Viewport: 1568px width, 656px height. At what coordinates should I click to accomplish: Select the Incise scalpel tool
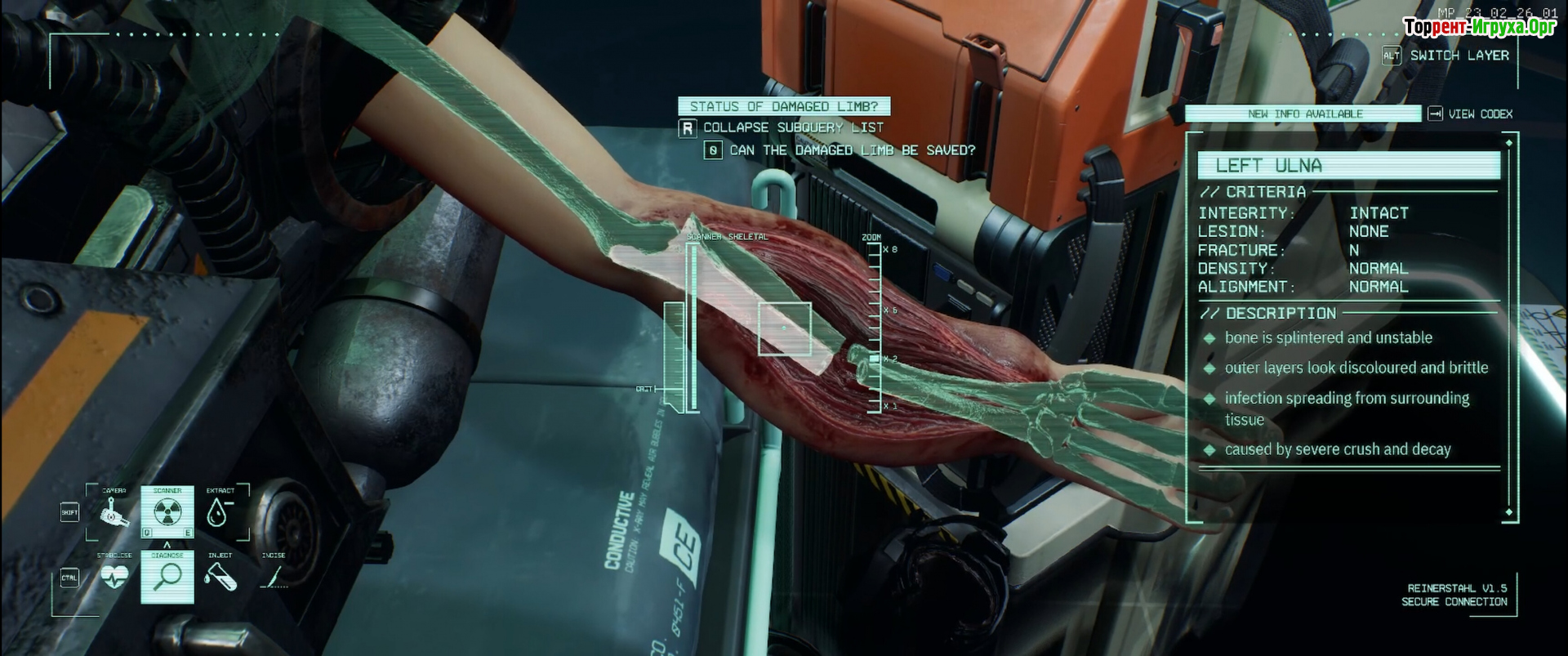click(273, 577)
